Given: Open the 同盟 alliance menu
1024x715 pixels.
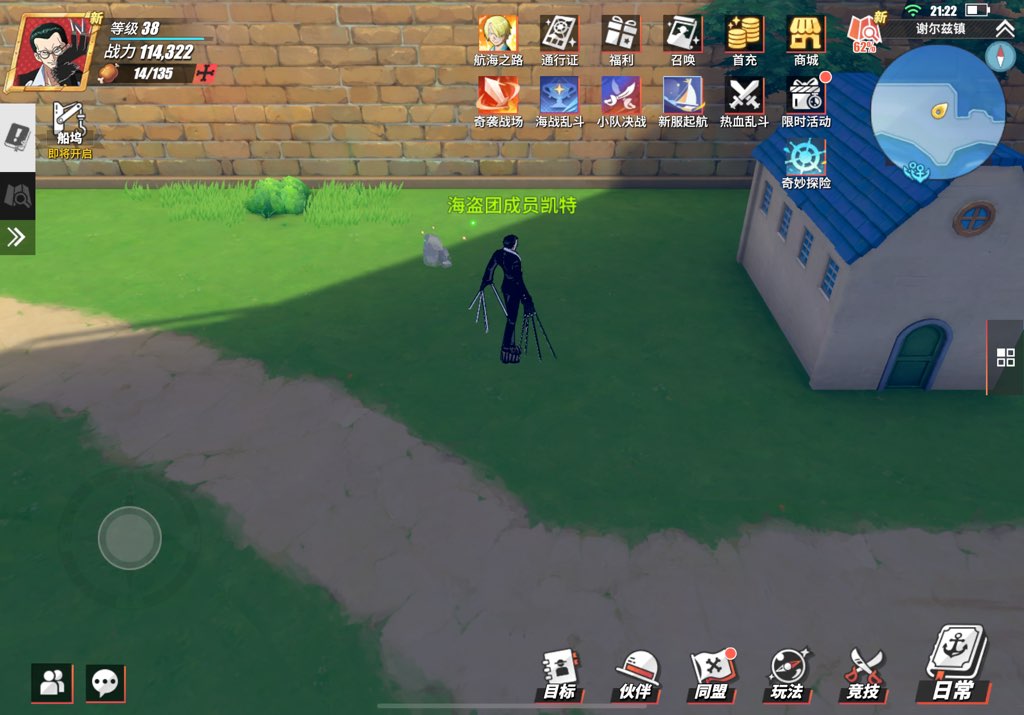Looking at the screenshot, I should (711, 674).
